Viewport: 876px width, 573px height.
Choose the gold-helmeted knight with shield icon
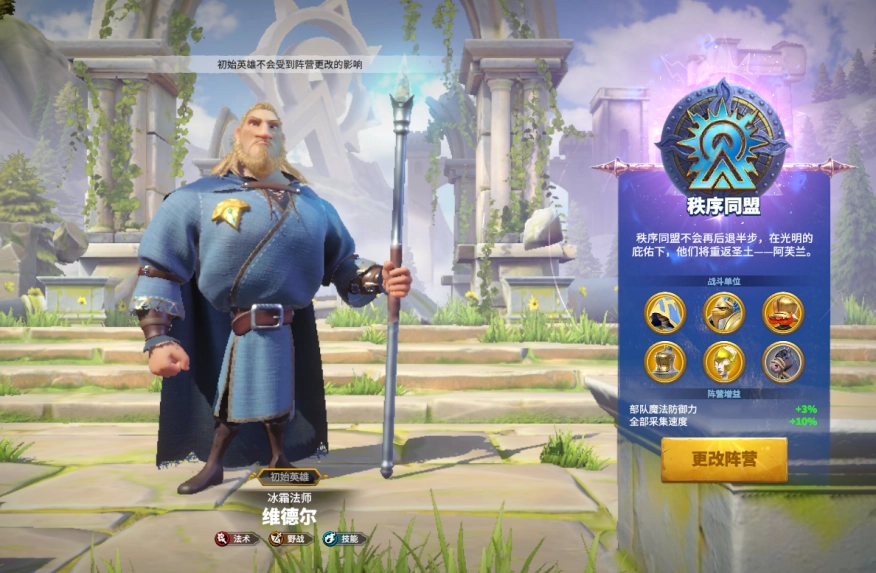(723, 312)
